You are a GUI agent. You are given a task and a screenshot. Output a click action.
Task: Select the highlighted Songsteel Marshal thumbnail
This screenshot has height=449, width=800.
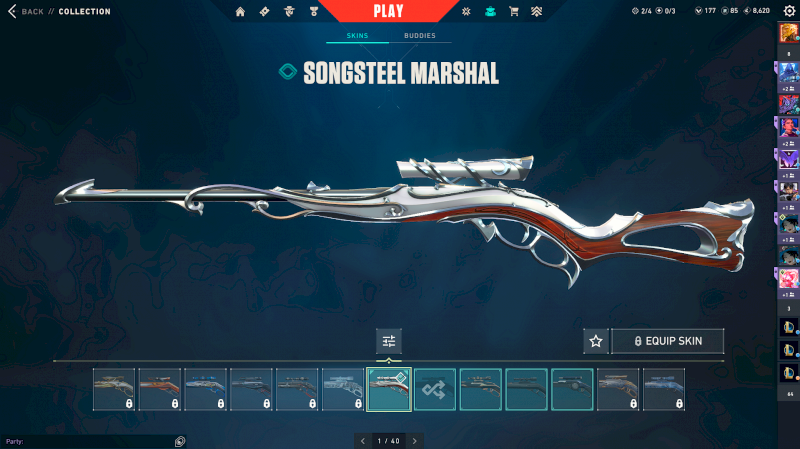[x=389, y=389]
